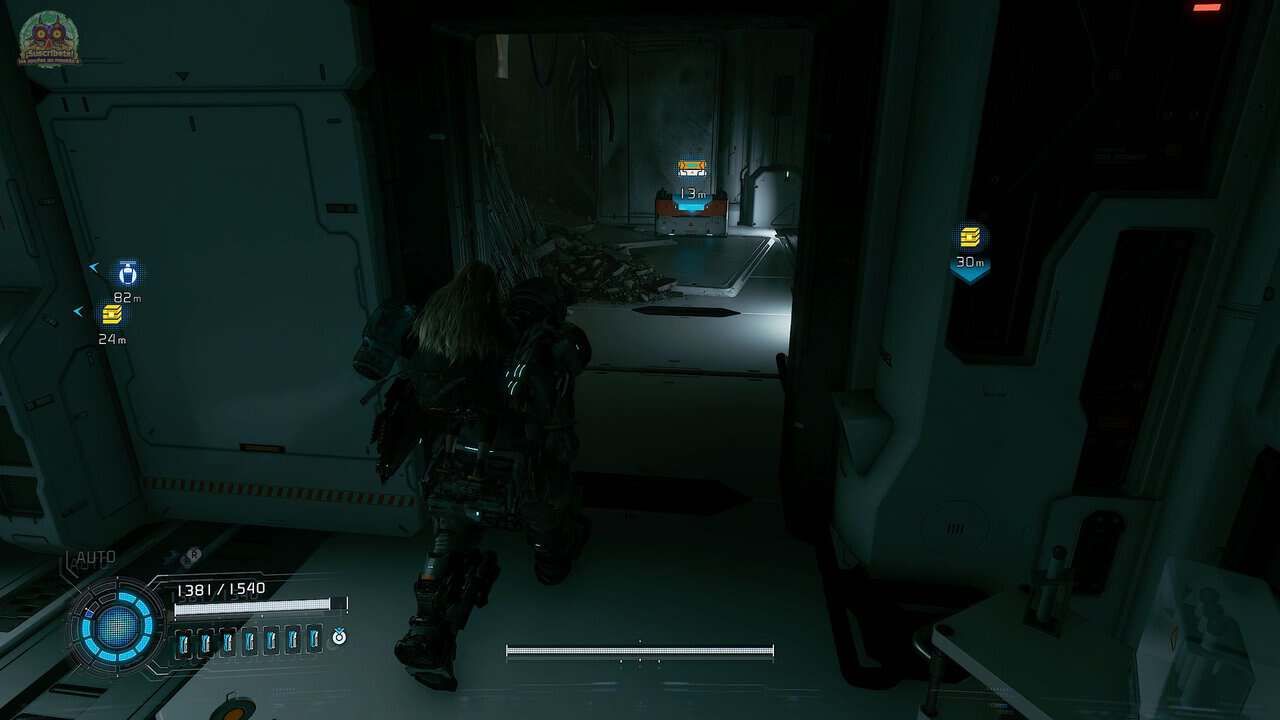Viewport: 1280px width, 720px height.
Task: Click the circular blue core gauge
Action: coord(118,628)
